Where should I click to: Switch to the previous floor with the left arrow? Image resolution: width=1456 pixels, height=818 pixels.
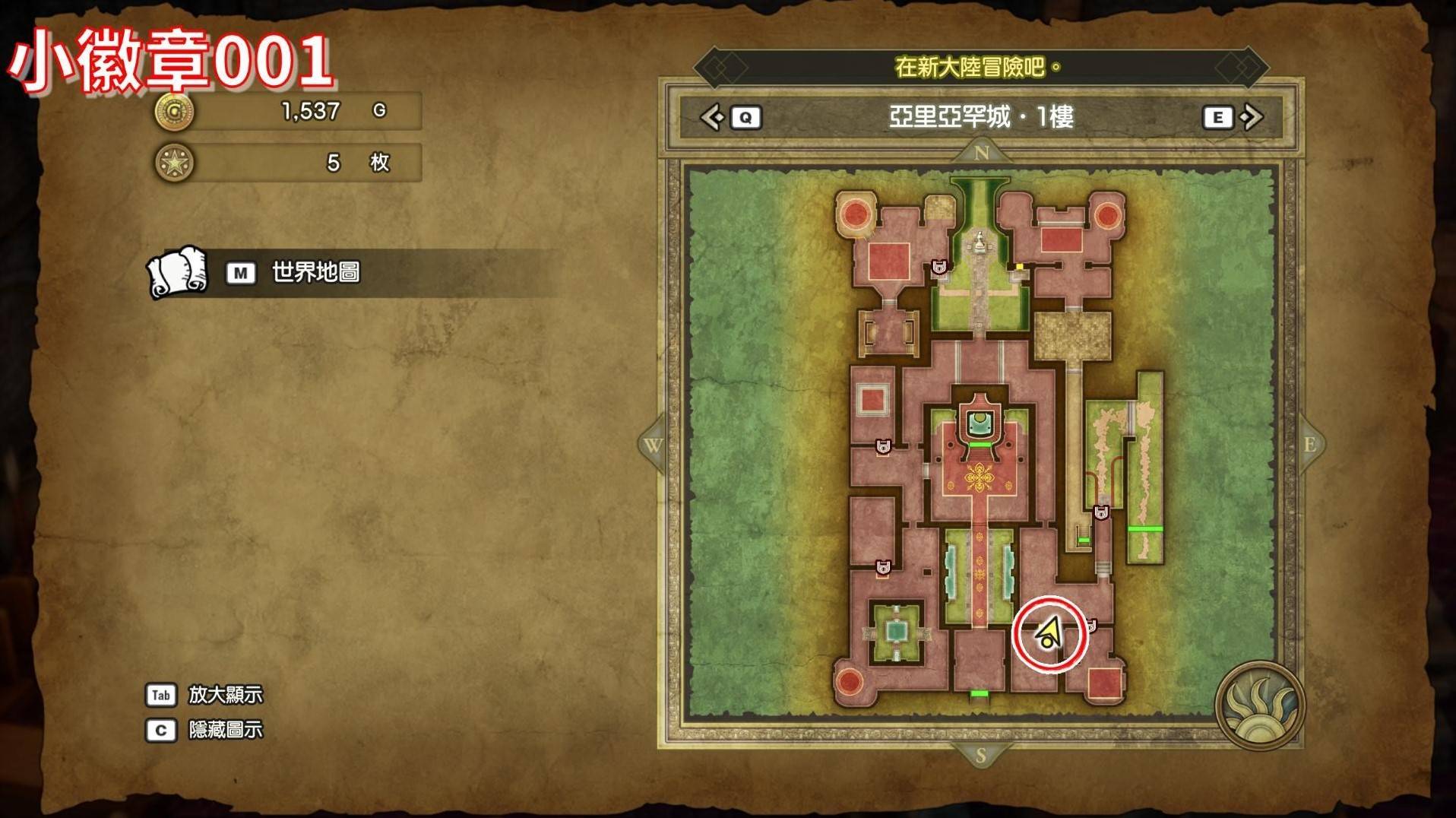pos(713,117)
